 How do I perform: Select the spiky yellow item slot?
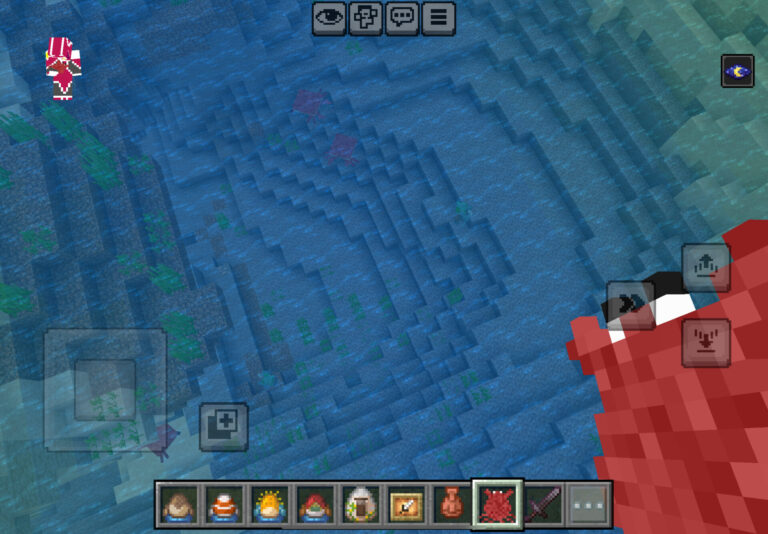pyautogui.click(x=270, y=505)
